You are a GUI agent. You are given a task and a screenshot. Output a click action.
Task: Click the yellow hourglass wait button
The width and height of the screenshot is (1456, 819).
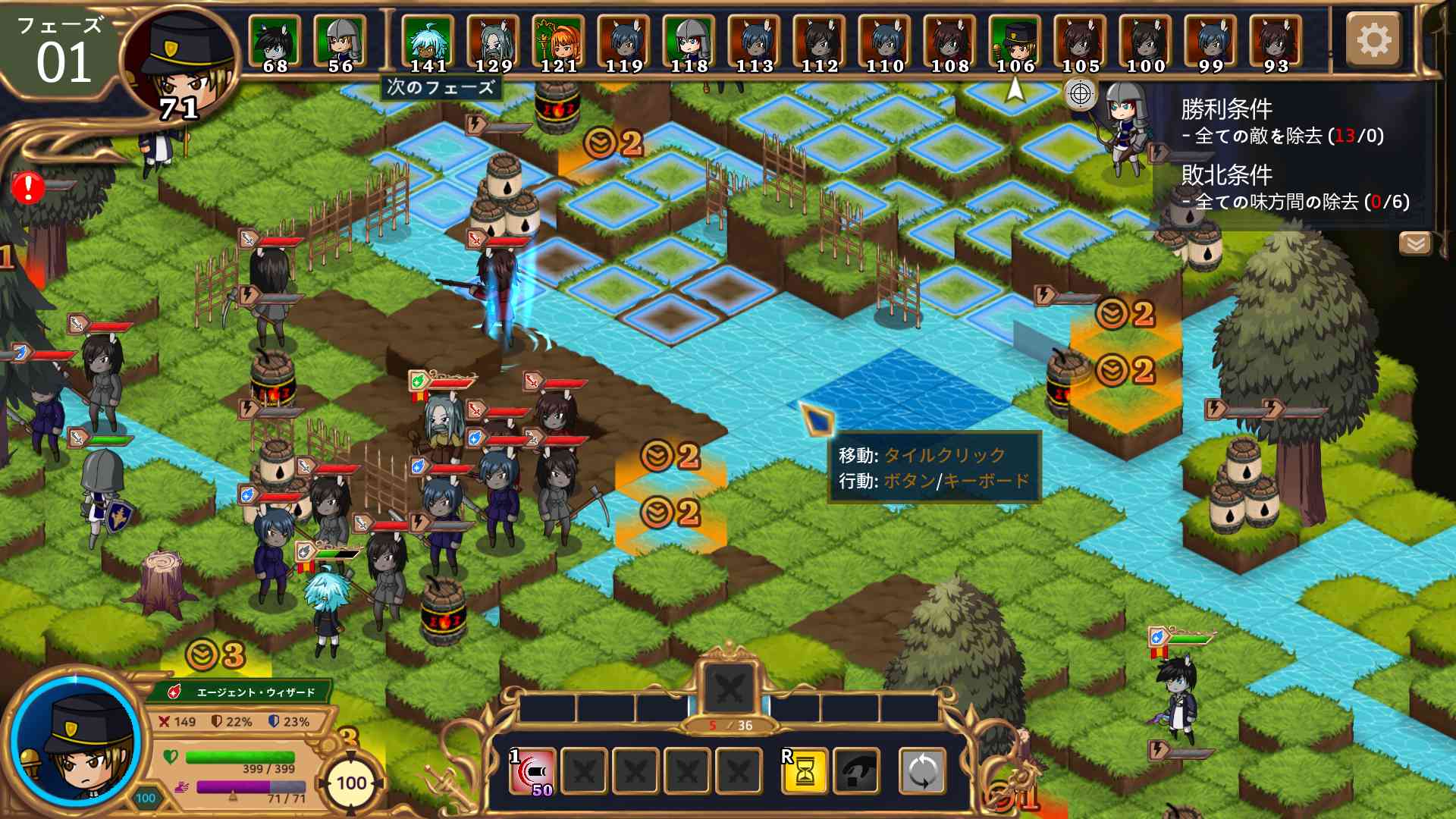click(805, 771)
